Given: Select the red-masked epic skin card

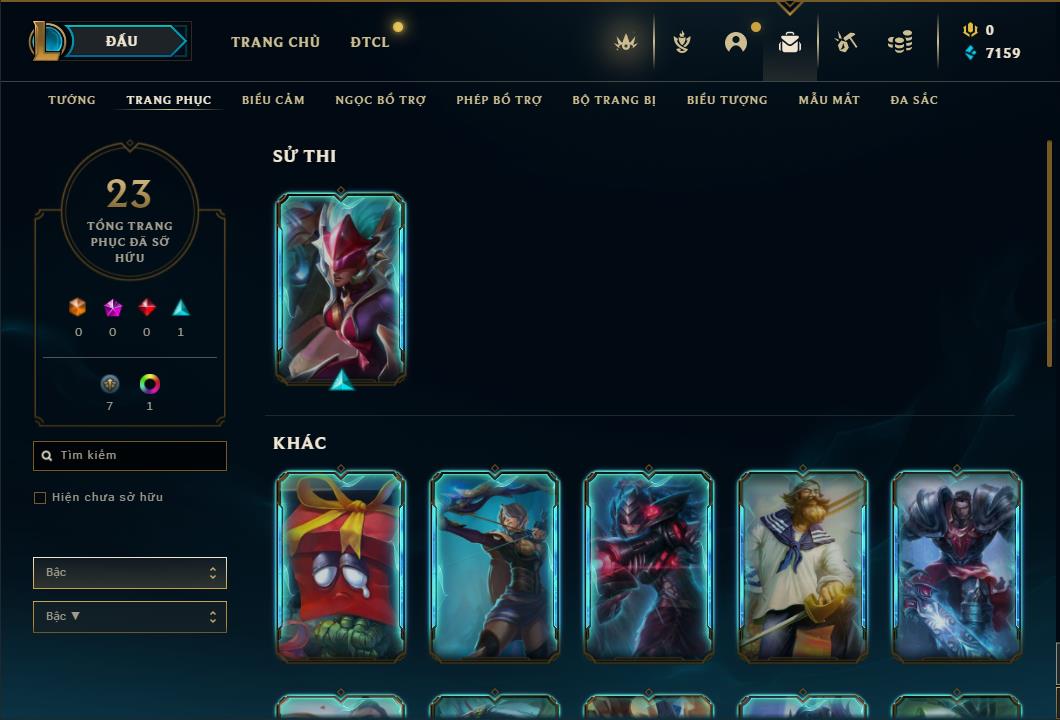Looking at the screenshot, I should 341,288.
